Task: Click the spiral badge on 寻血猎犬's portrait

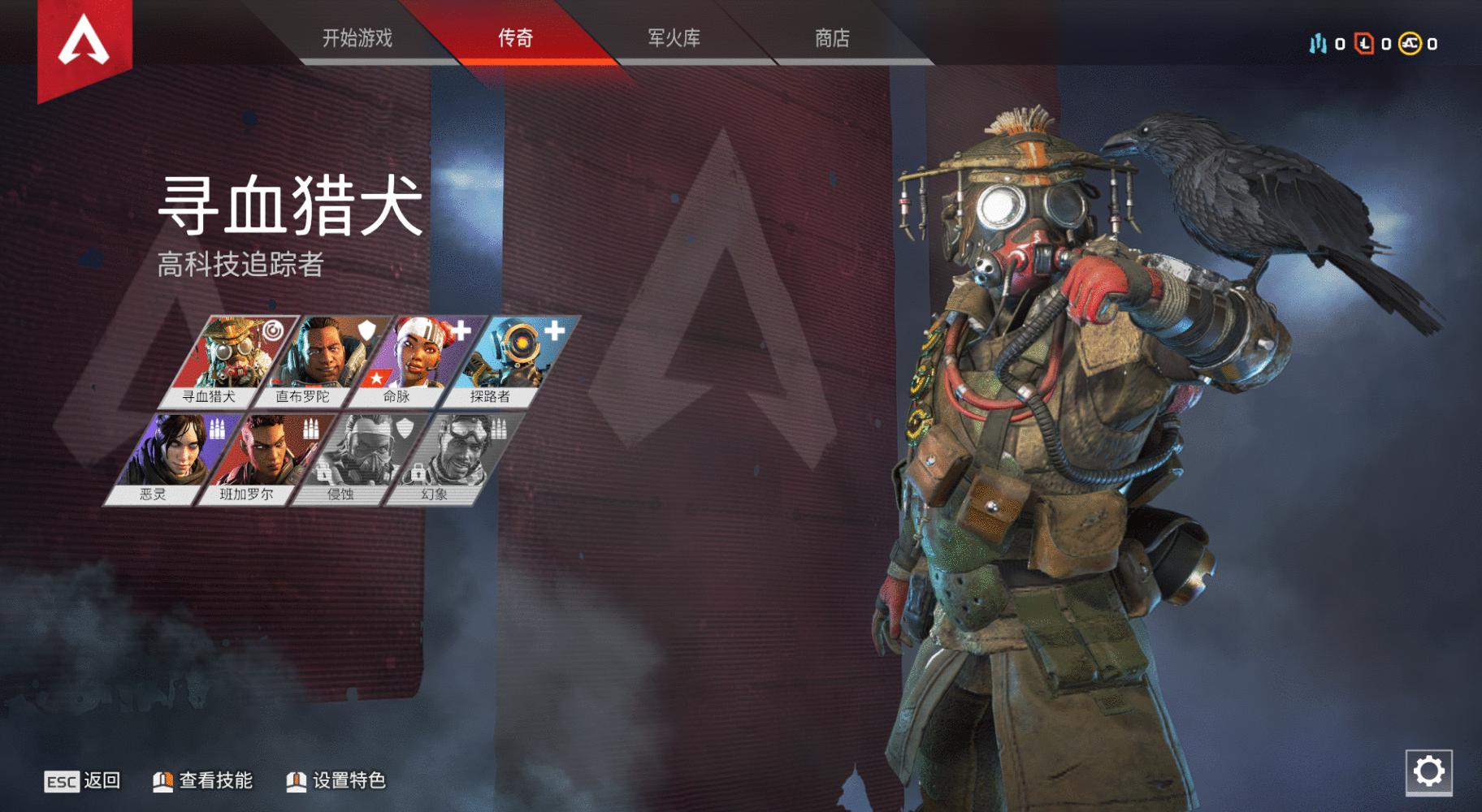Action: (274, 330)
